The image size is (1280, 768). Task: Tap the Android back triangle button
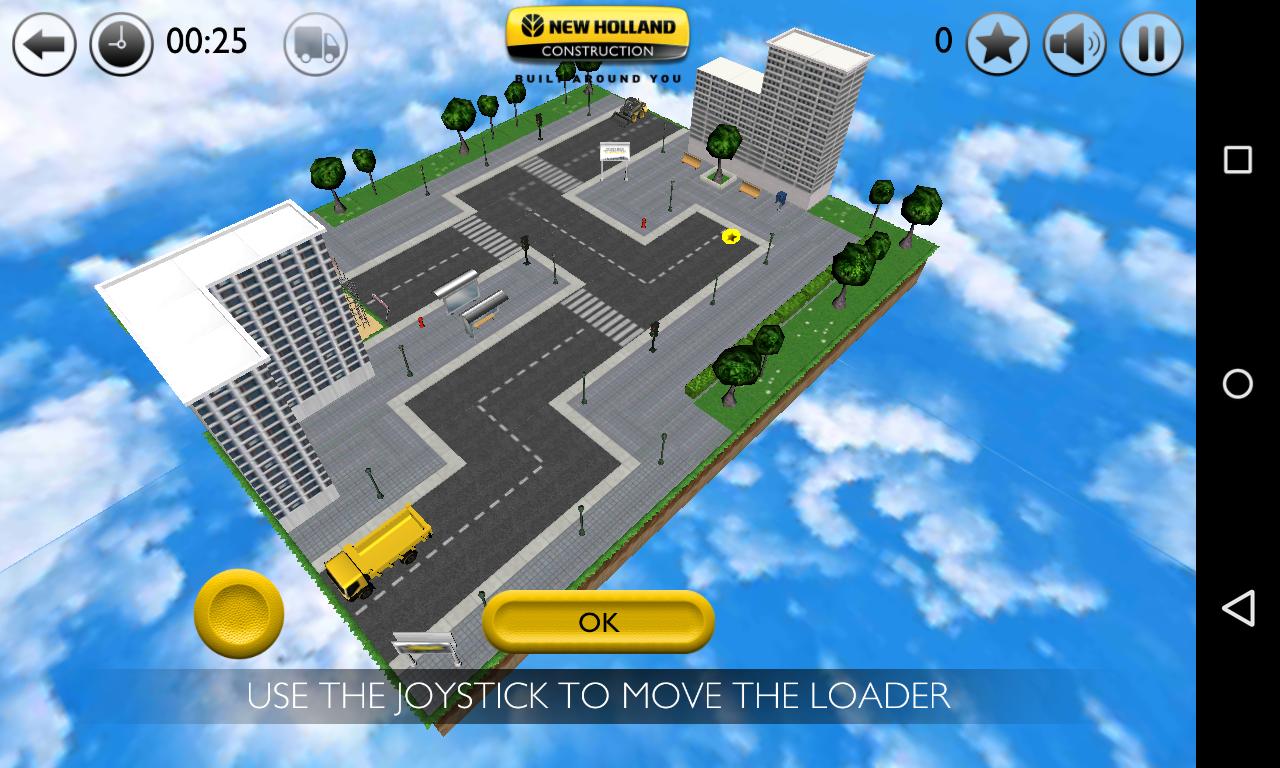pyautogui.click(x=1237, y=606)
